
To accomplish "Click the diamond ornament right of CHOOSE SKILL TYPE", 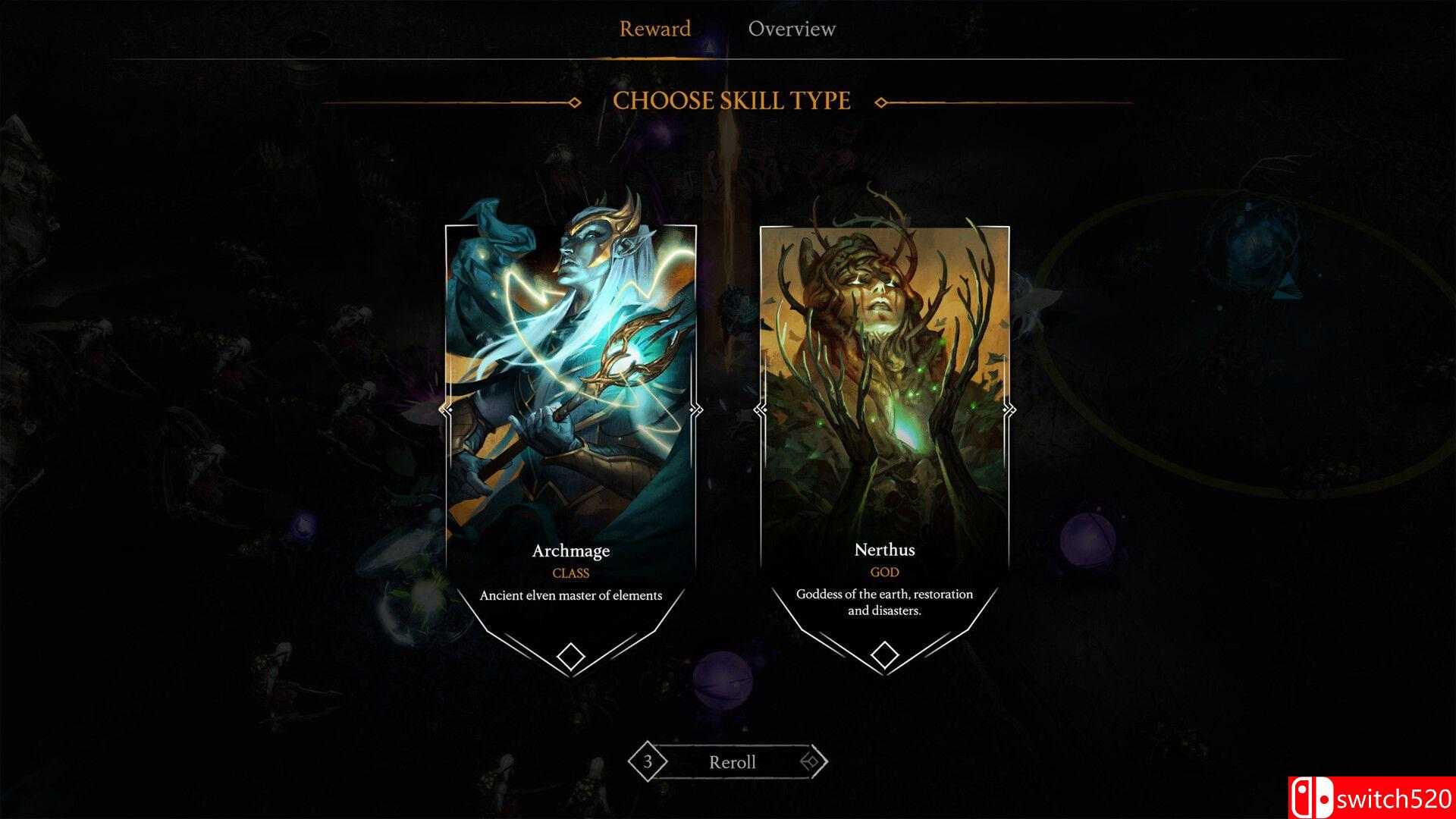I will 880,101.
